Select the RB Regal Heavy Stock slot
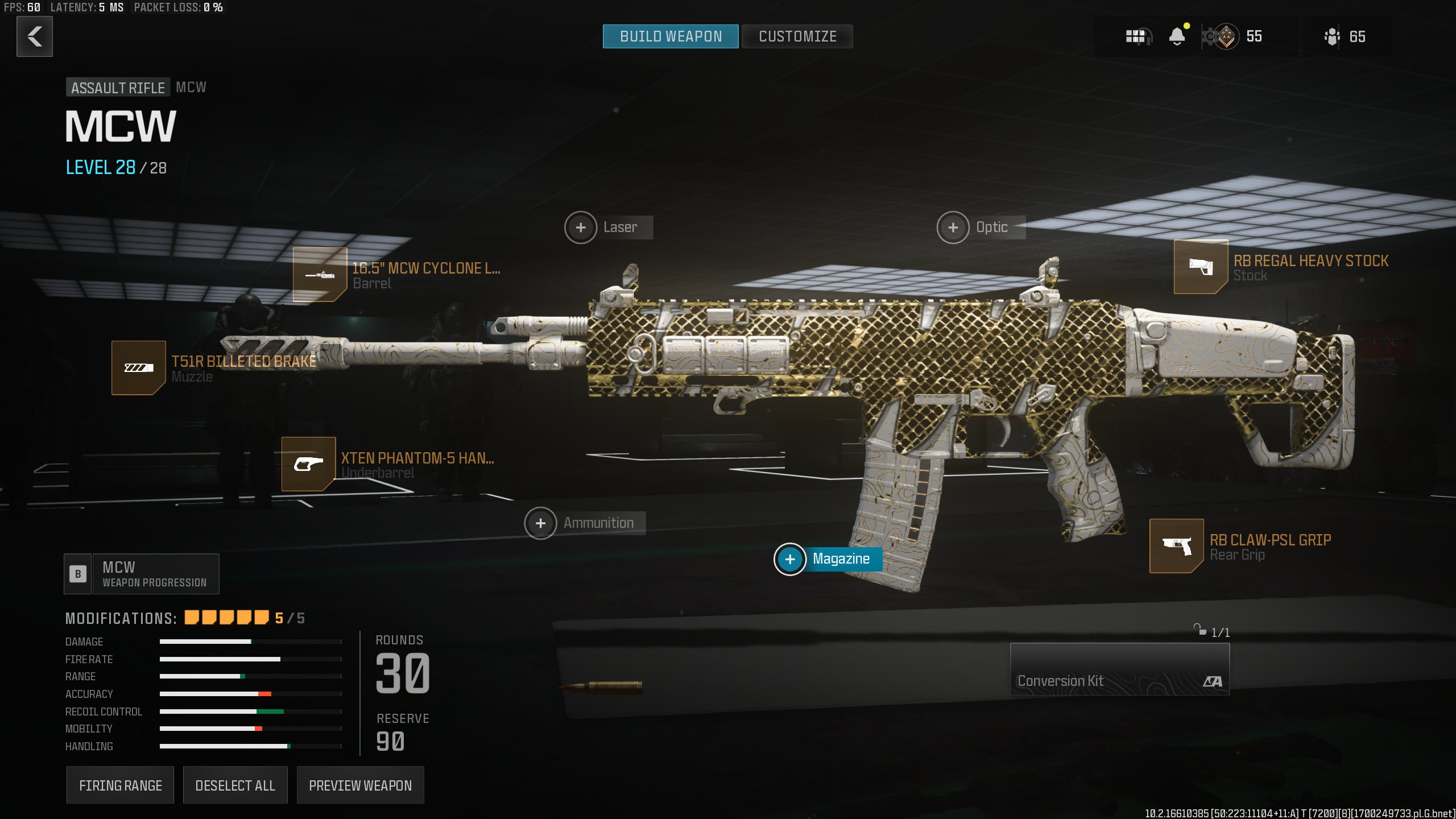The width and height of the screenshot is (1456, 819). click(x=1201, y=267)
